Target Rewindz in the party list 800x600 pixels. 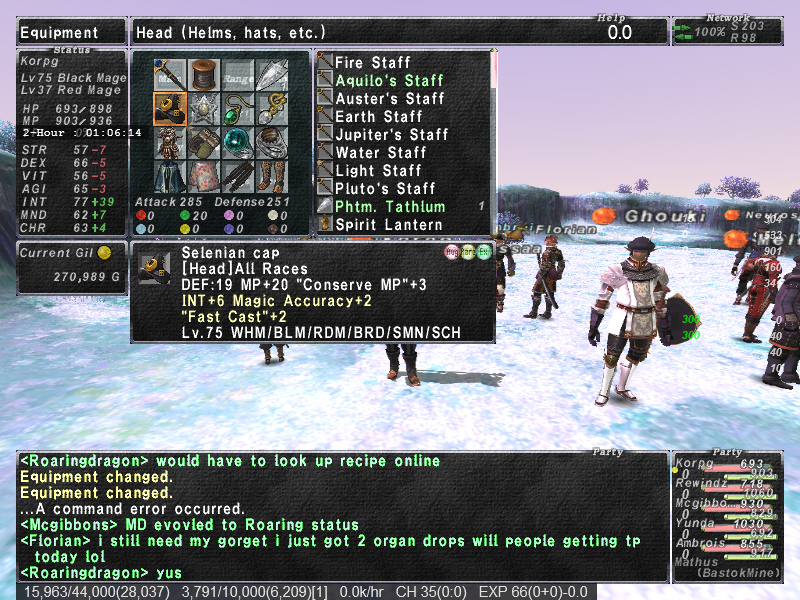coord(700,485)
